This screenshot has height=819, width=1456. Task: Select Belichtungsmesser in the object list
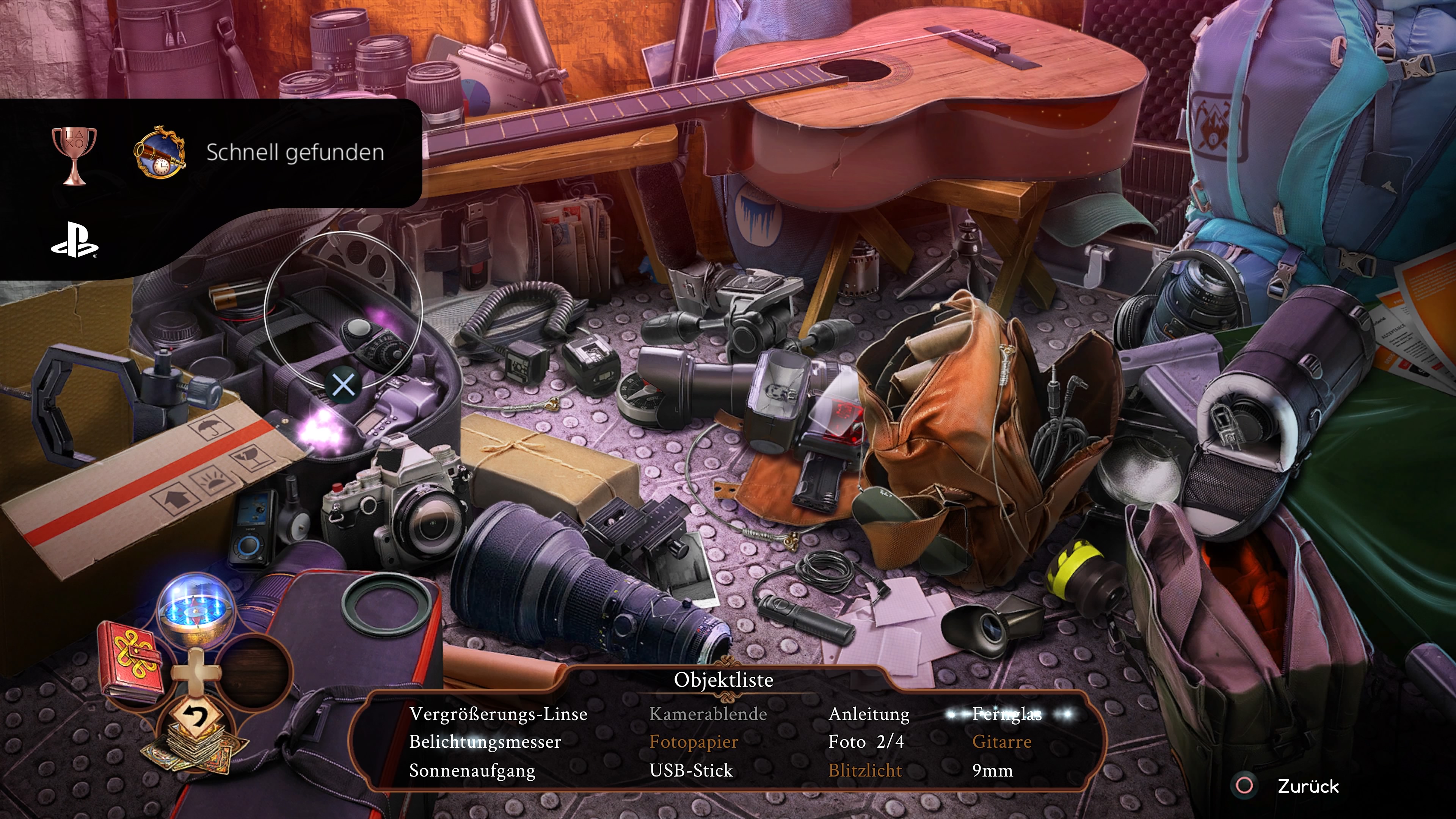(x=485, y=742)
